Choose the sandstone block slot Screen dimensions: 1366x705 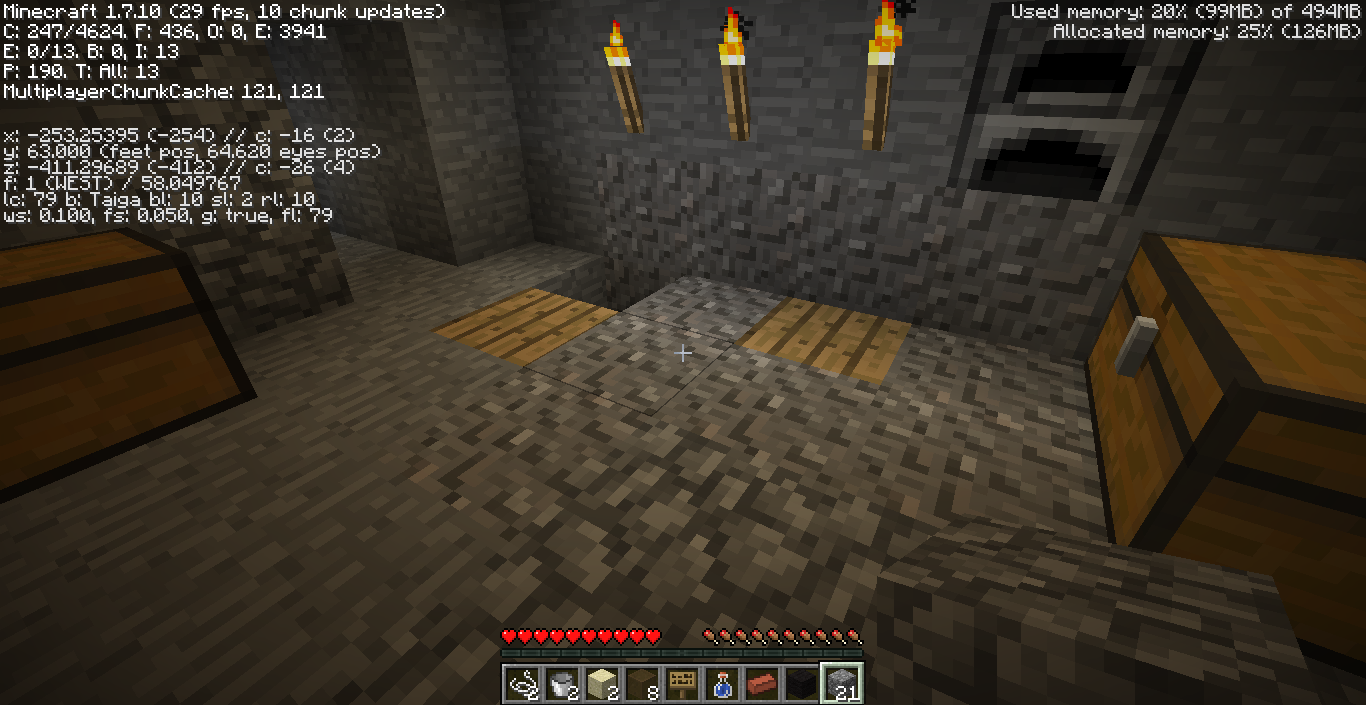pos(602,683)
